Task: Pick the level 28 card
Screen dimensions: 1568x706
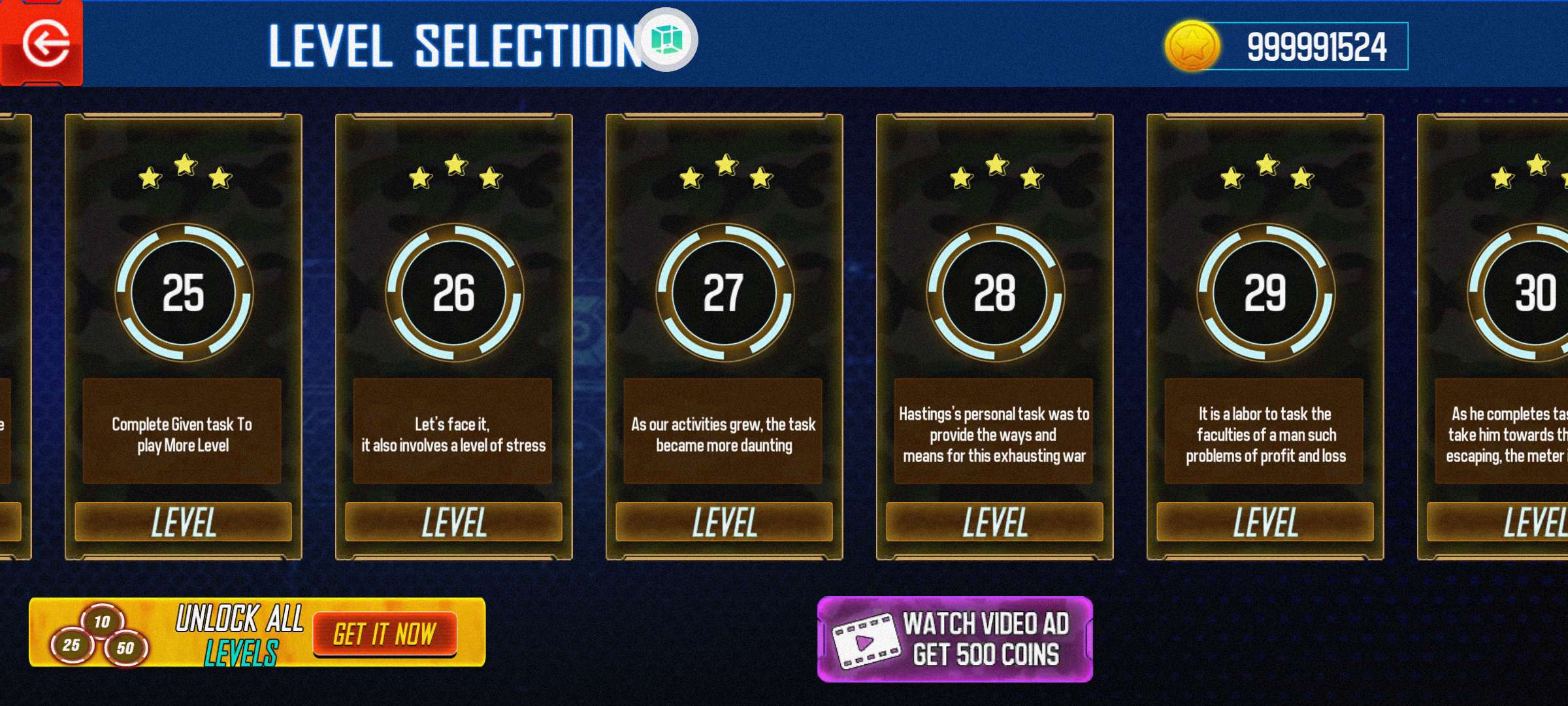Action: [x=994, y=337]
